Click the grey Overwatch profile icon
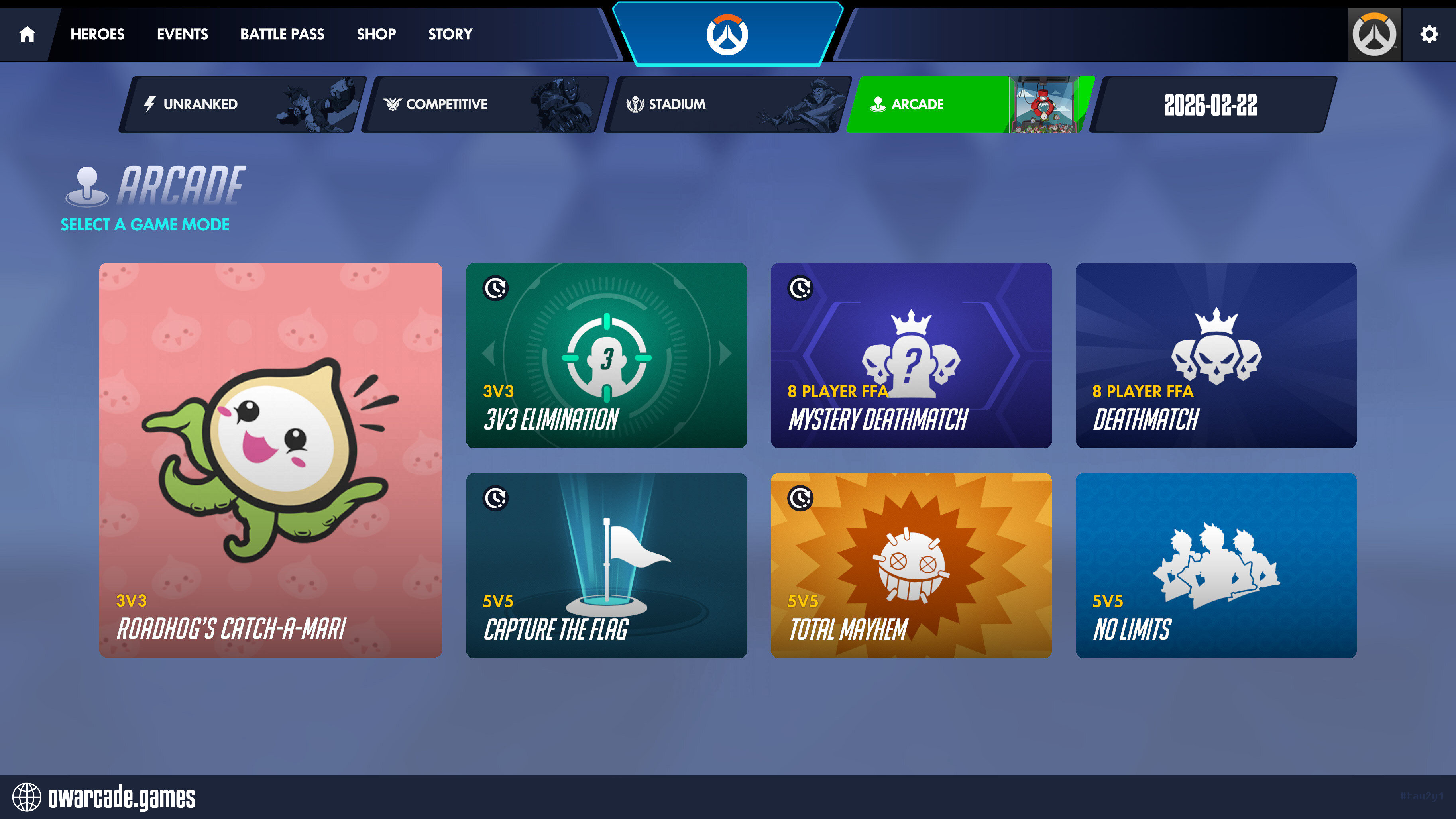 [1374, 35]
